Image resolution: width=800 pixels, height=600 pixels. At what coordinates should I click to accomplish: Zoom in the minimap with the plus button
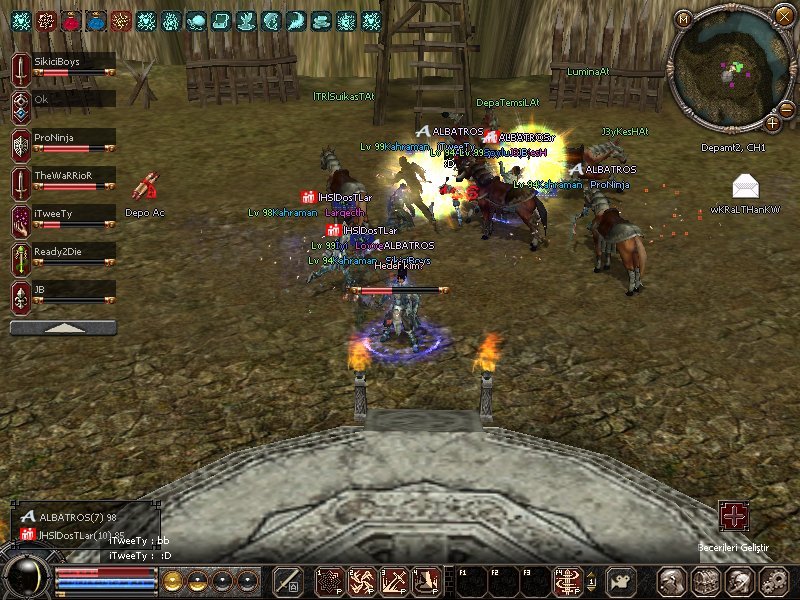coord(773,122)
